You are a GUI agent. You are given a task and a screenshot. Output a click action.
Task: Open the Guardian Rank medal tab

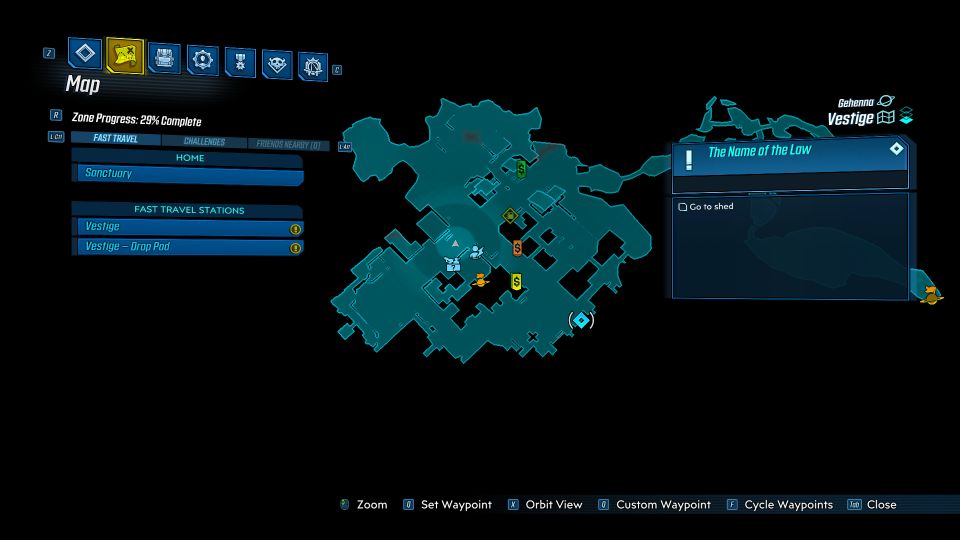240,62
